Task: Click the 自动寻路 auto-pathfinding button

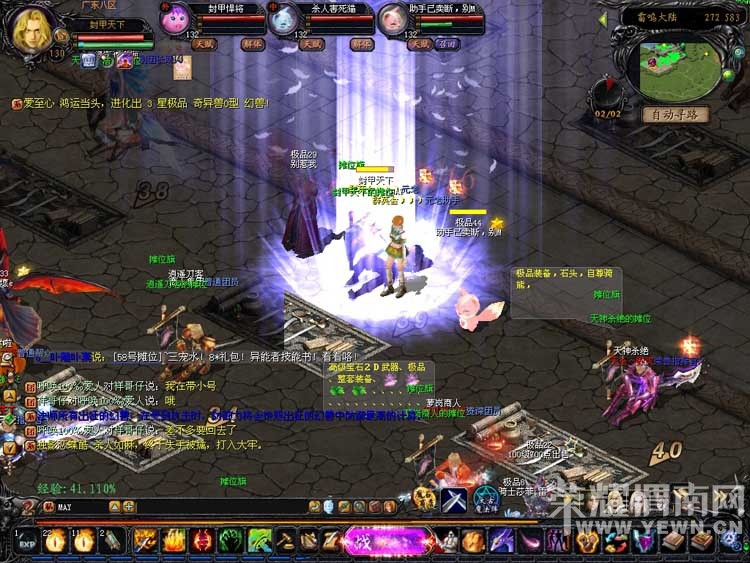Action: coord(675,114)
